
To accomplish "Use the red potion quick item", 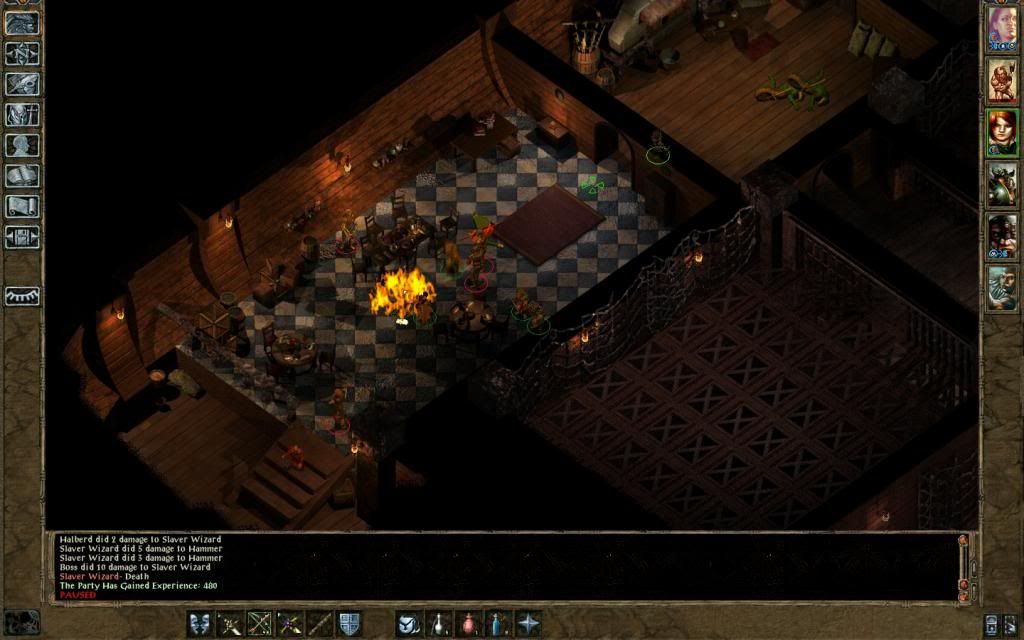I will click(x=468, y=623).
